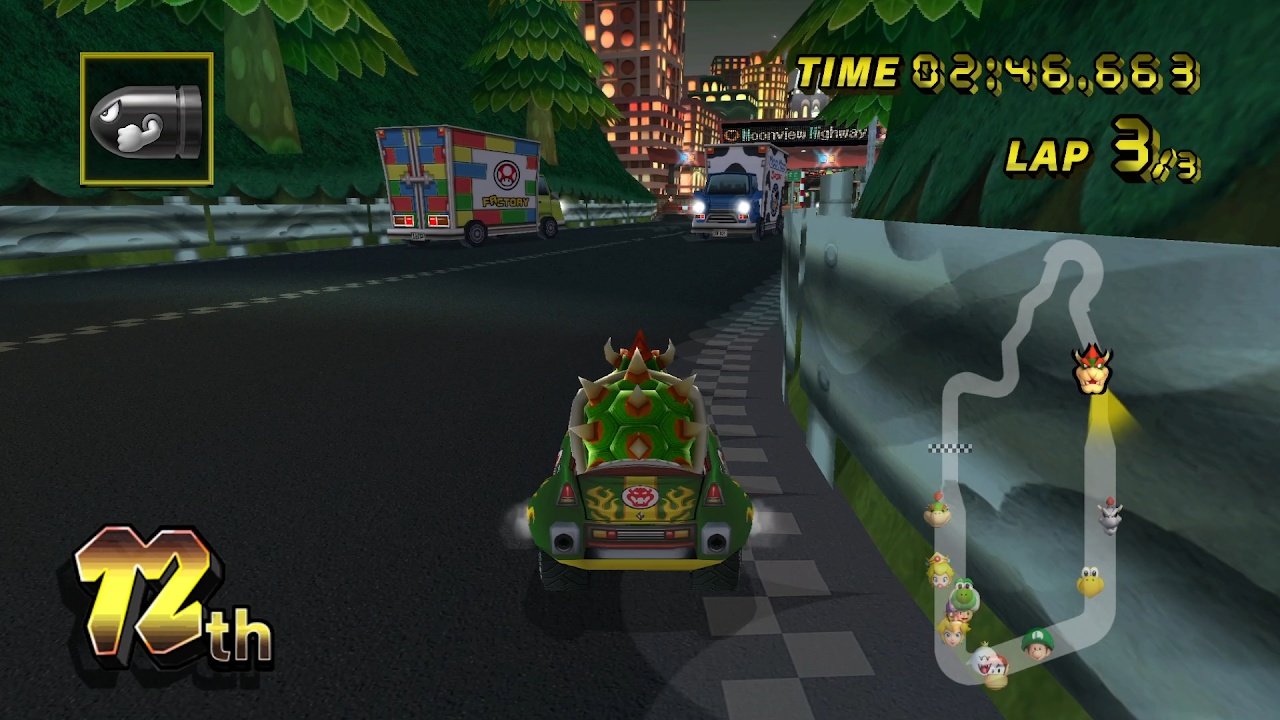Viewport: 1280px width, 720px height.
Task: Click the King Boo marker on the minimap
Action: (x=982, y=661)
